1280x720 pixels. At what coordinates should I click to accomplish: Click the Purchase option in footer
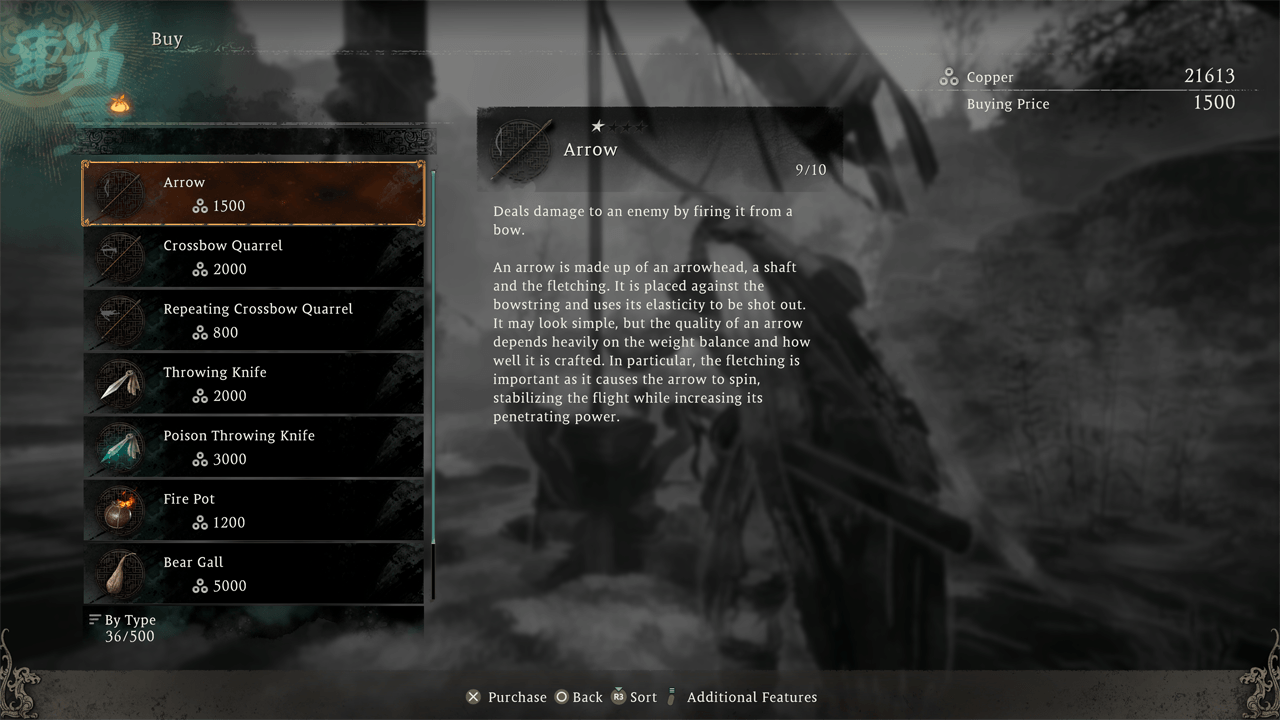507,697
